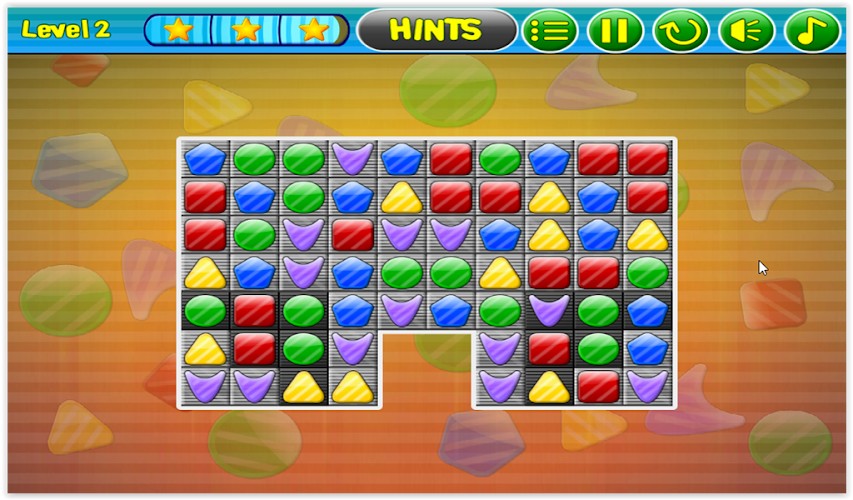Restart the level with the circular arrow

pos(681,30)
